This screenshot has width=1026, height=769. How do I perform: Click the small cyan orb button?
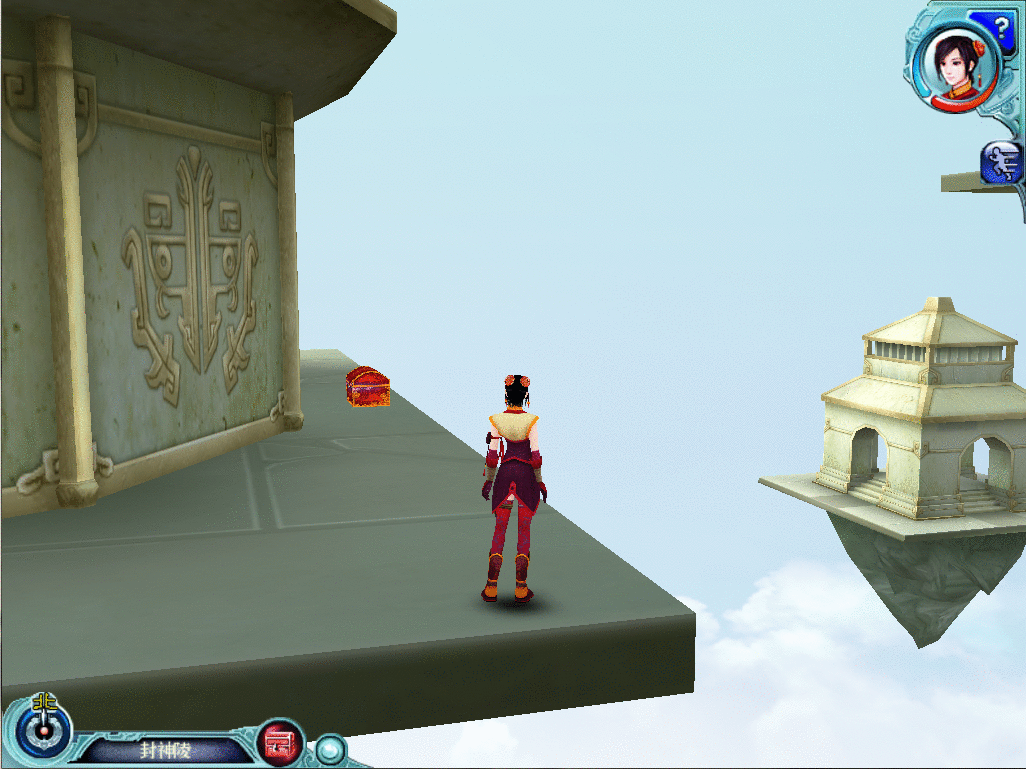point(329,748)
